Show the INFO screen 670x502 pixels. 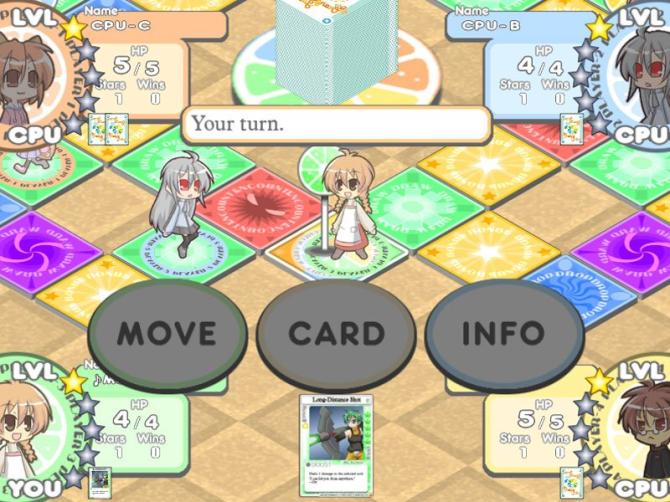[x=503, y=333]
